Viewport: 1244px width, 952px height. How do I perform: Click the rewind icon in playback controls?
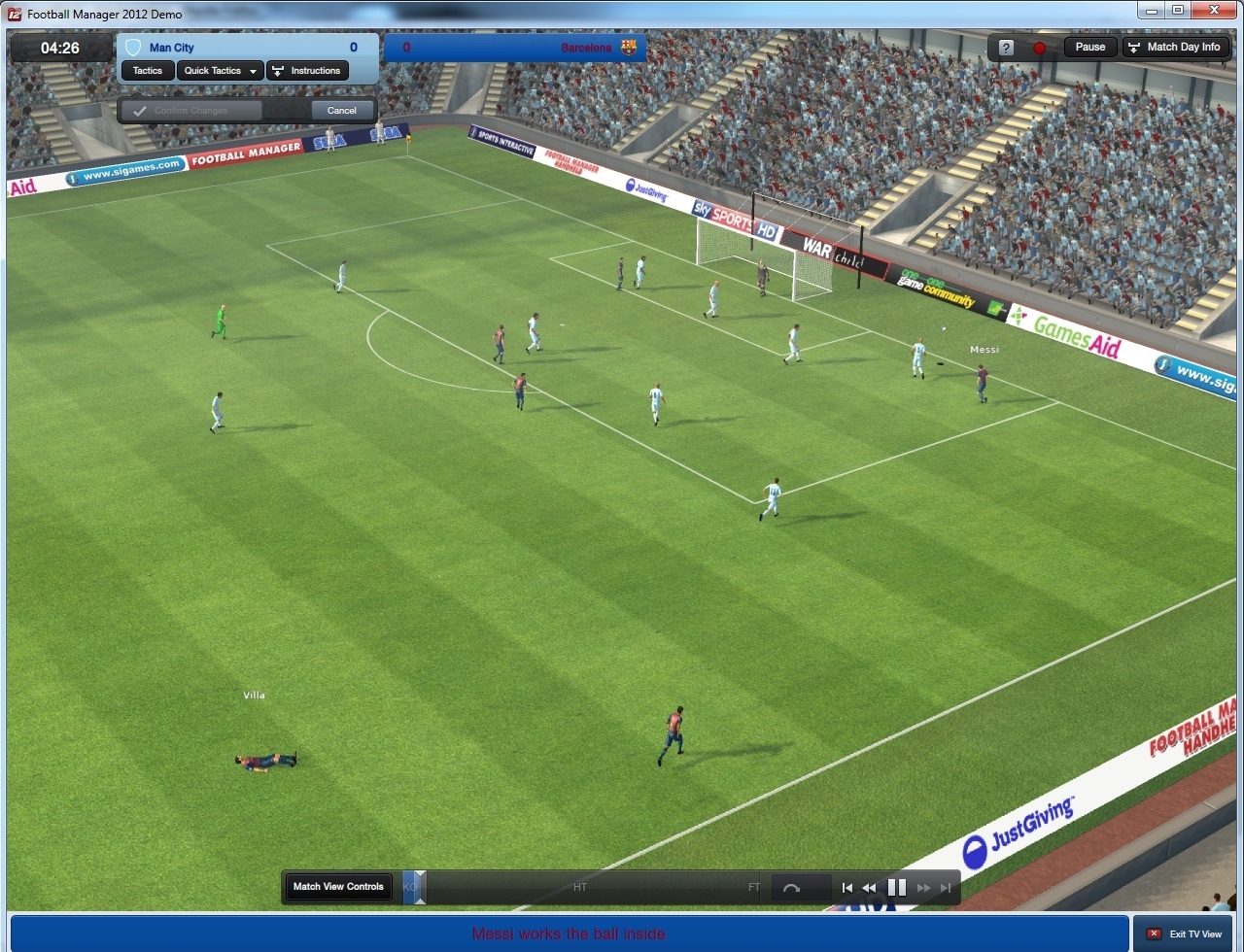[x=870, y=887]
